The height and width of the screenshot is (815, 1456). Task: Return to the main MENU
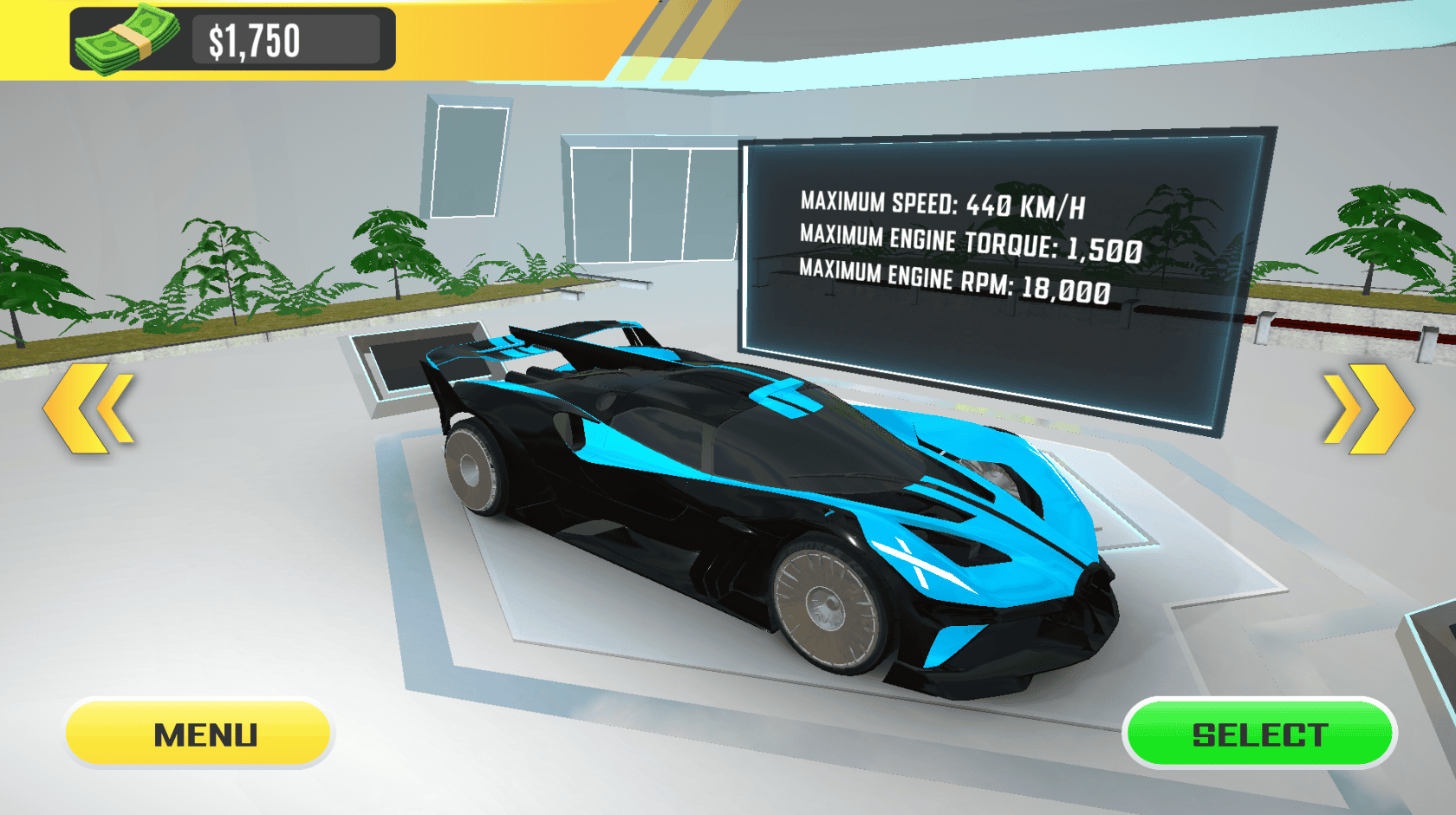tap(198, 733)
